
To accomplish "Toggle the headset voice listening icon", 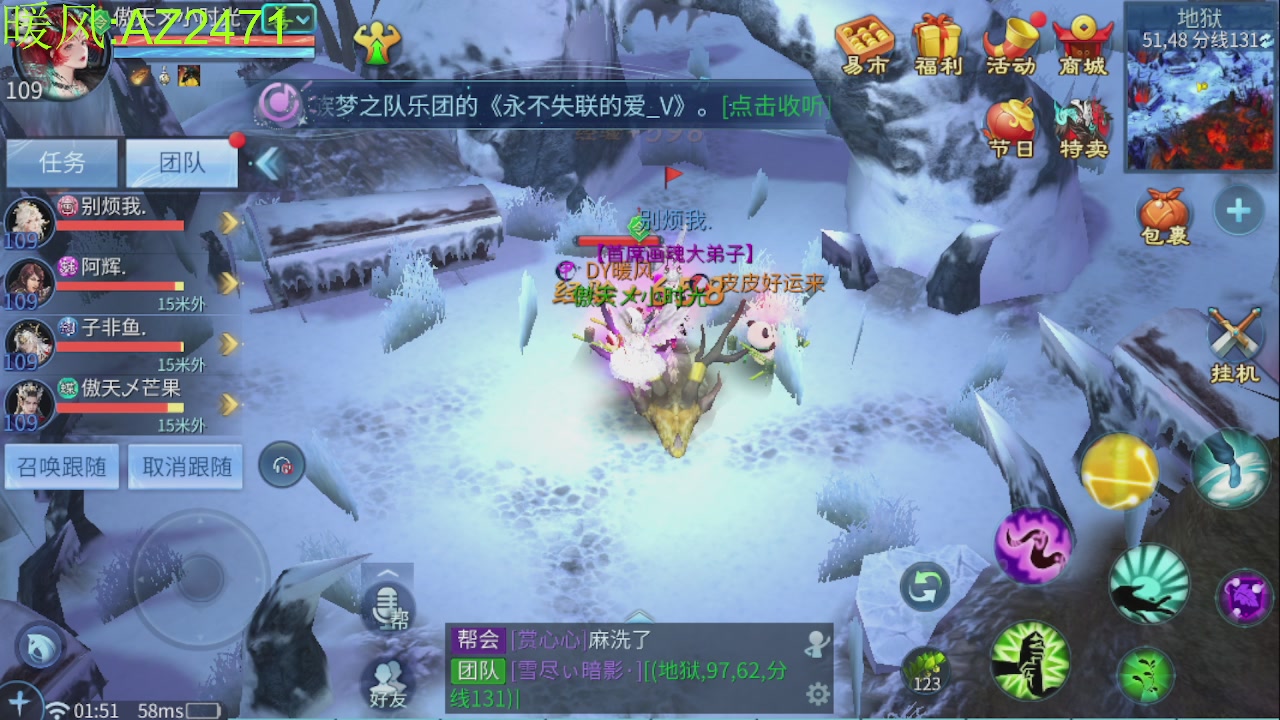I will [283, 466].
